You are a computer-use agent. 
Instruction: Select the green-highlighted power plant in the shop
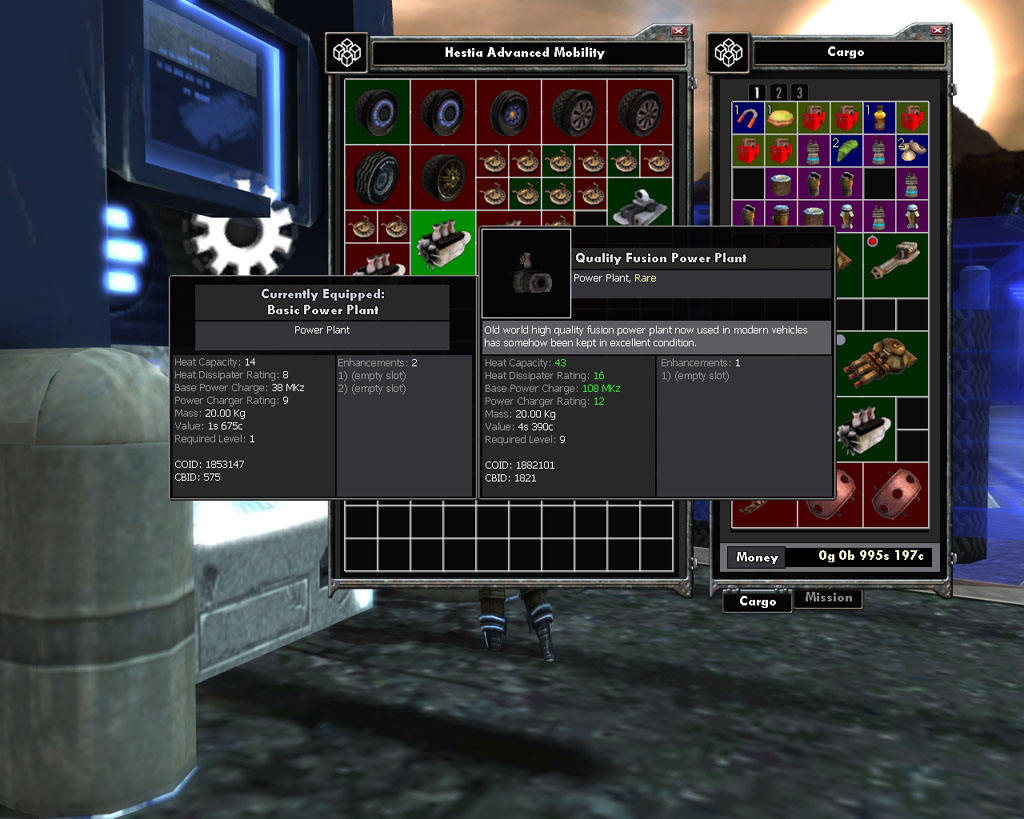click(x=443, y=242)
